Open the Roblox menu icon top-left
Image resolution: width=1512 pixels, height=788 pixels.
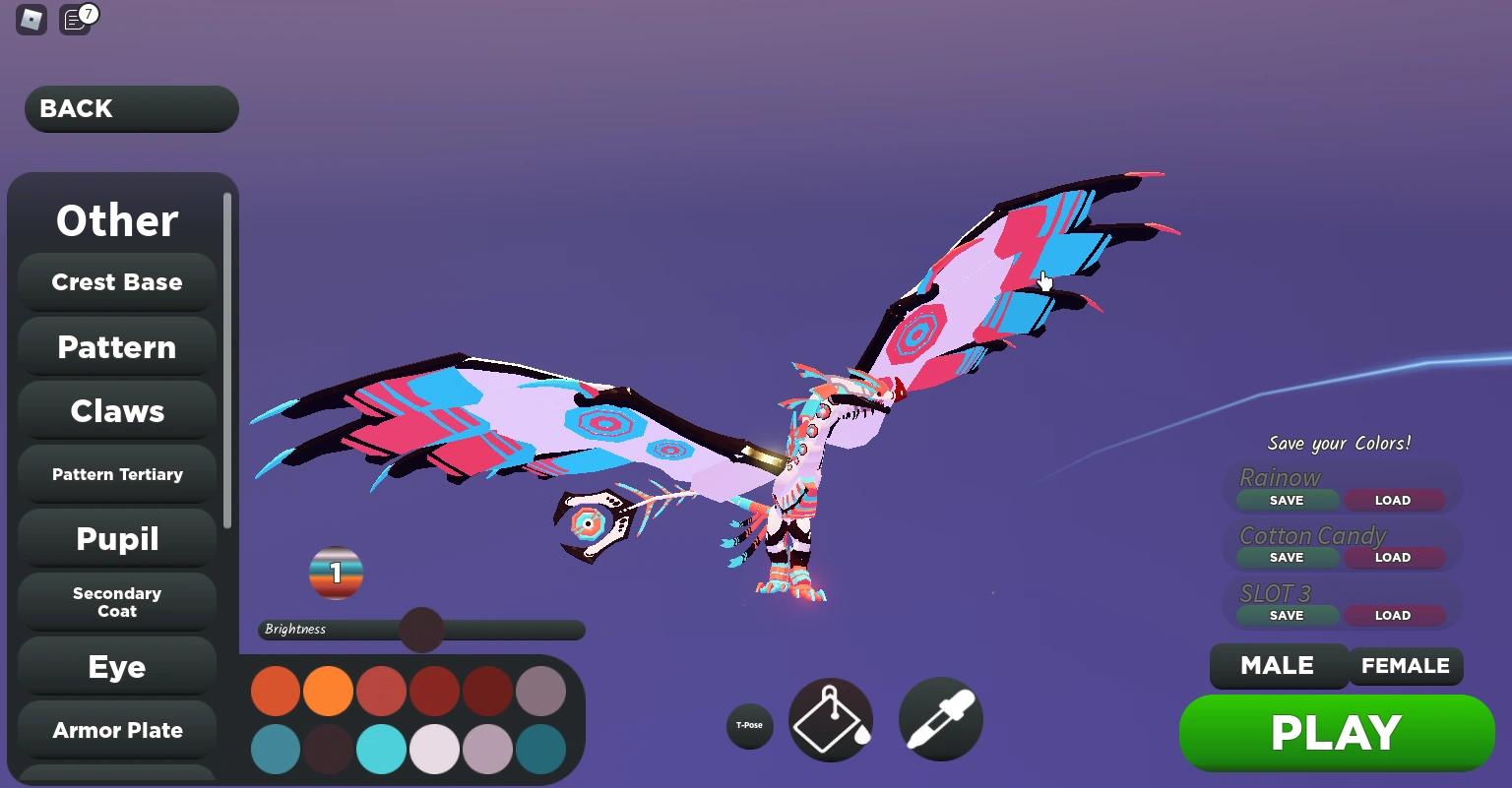(31, 20)
